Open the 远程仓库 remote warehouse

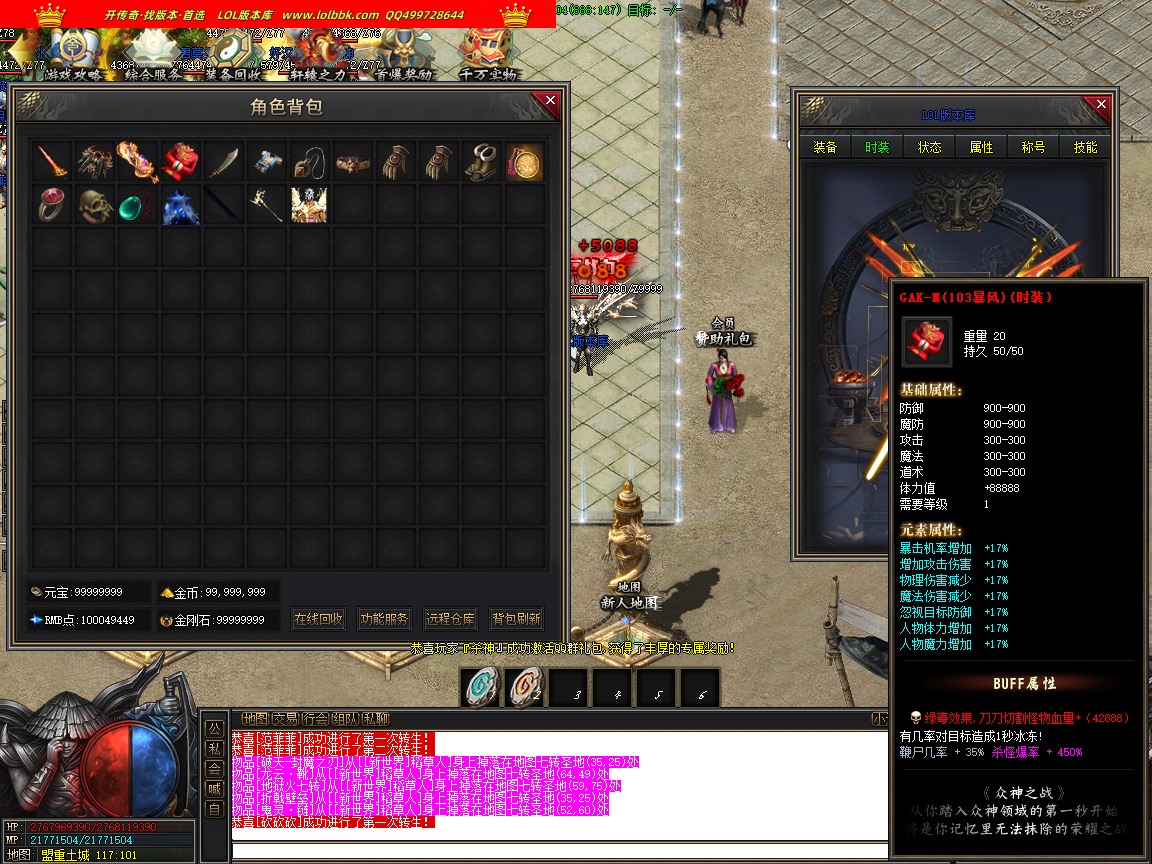pyautogui.click(x=450, y=619)
